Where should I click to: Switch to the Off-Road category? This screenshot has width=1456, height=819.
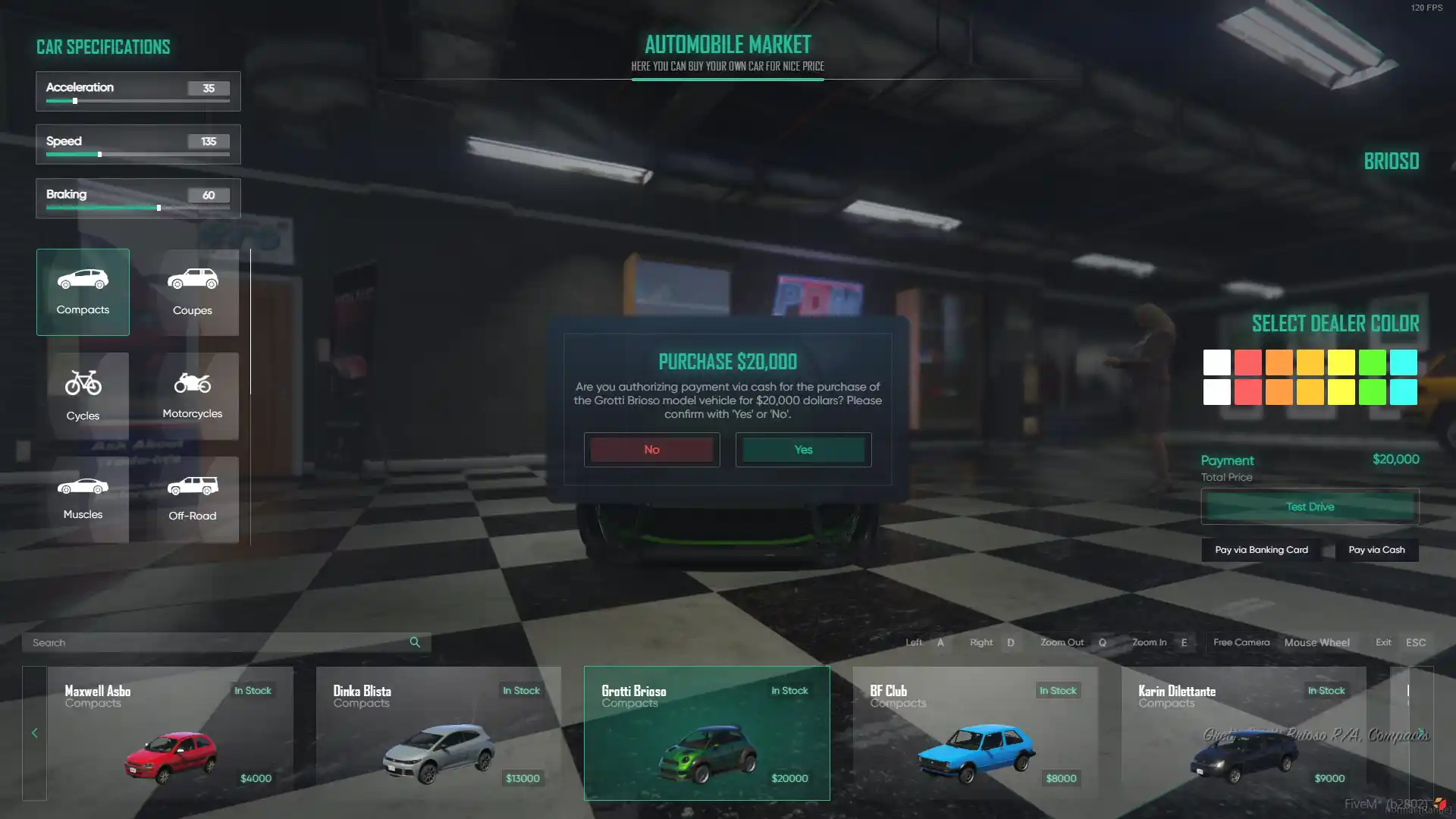[x=192, y=499]
